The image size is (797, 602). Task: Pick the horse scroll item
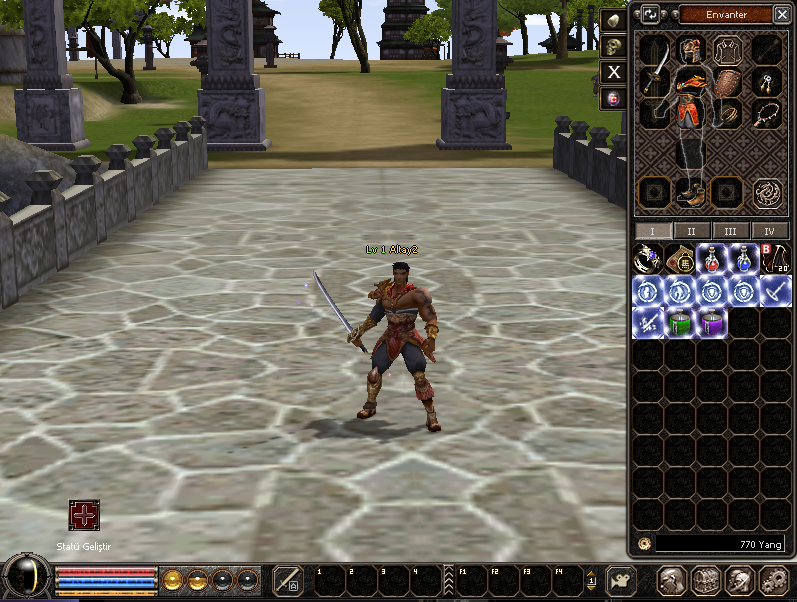(x=680, y=260)
